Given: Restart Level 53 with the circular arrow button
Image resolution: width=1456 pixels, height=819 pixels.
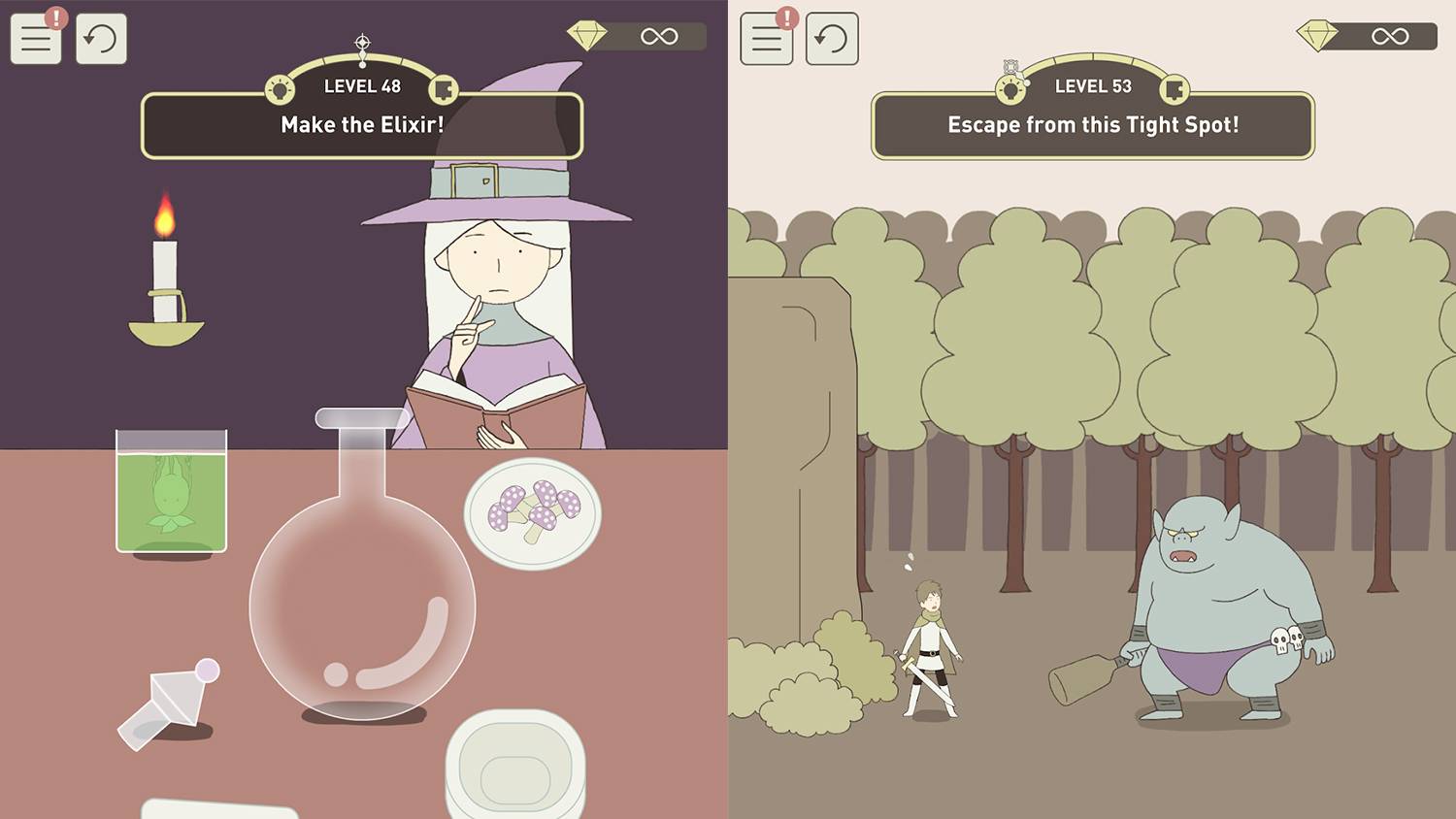Looking at the screenshot, I should [x=832, y=40].
